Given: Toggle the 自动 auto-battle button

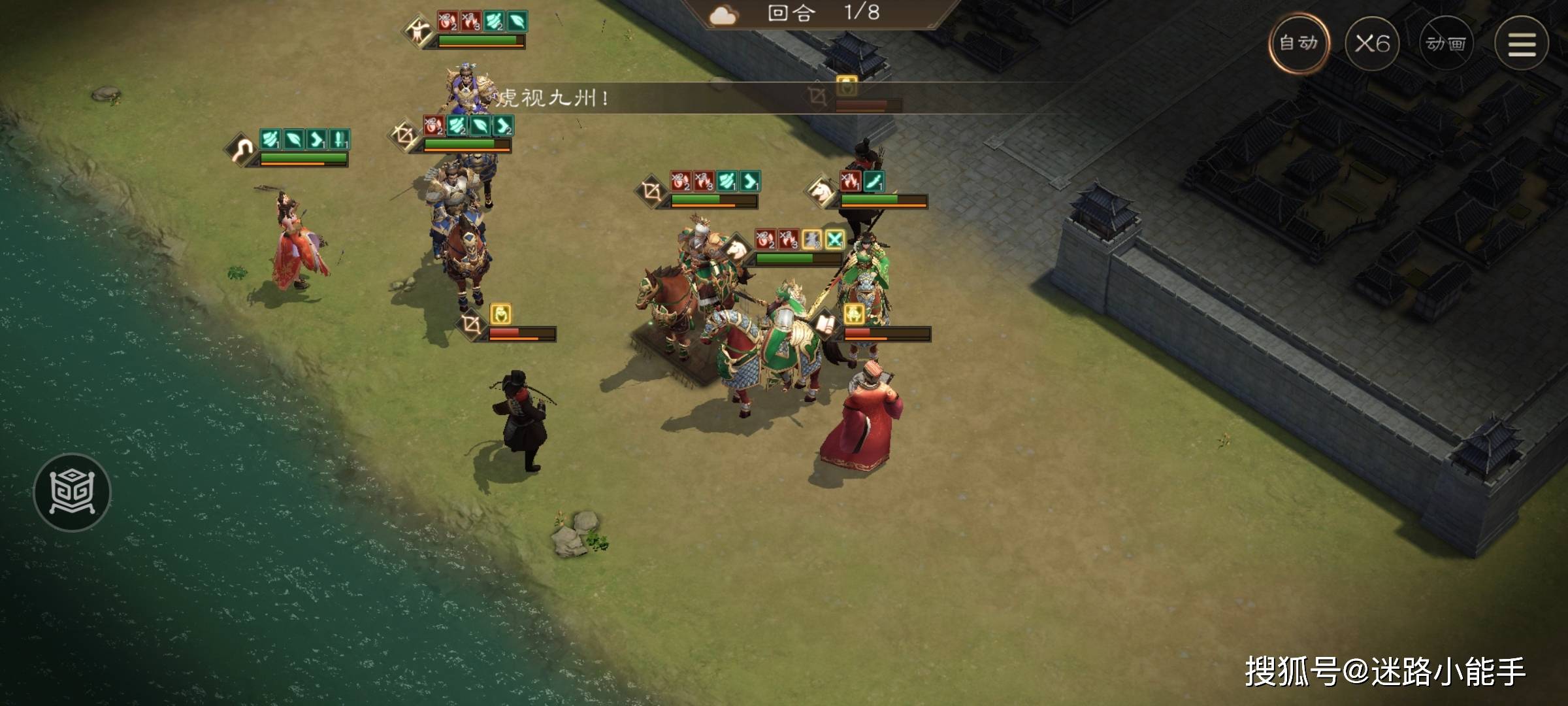Looking at the screenshot, I should pos(1298,44).
